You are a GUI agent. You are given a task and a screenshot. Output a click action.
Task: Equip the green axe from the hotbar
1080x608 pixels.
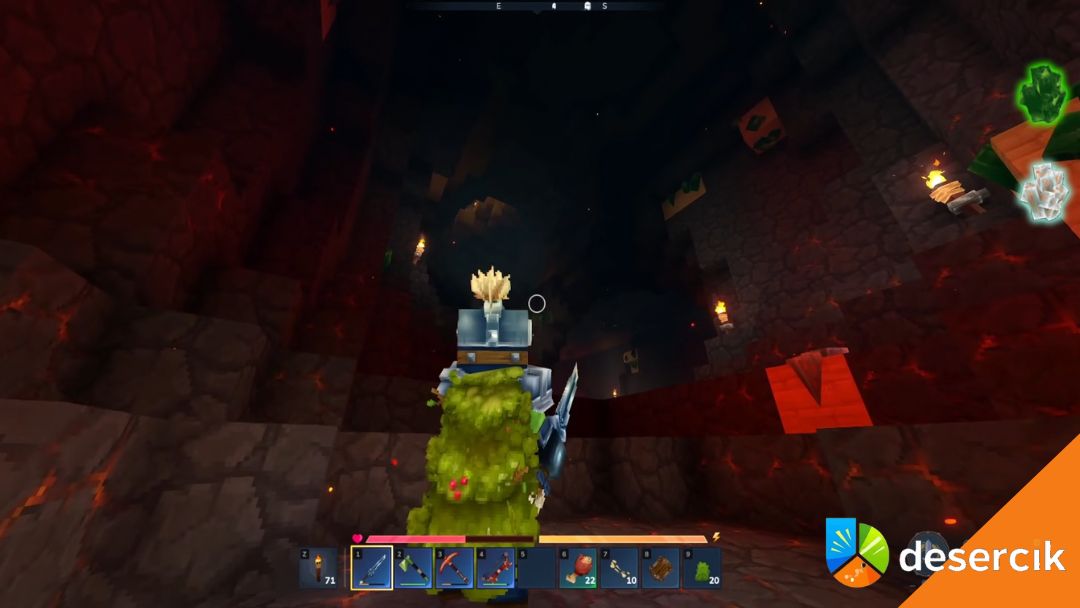pyautogui.click(x=413, y=568)
